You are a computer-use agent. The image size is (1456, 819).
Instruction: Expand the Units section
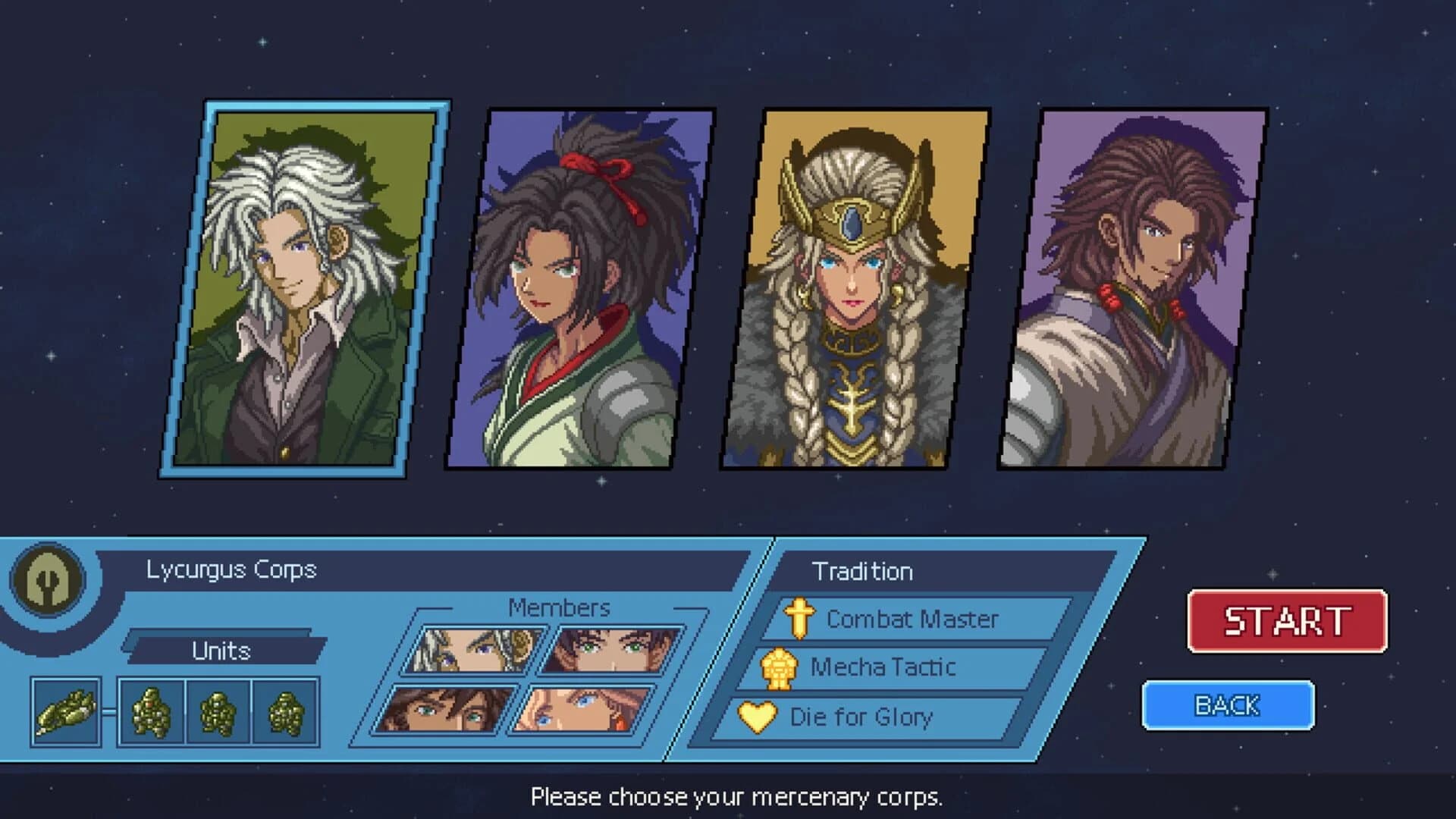[x=222, y=648]
